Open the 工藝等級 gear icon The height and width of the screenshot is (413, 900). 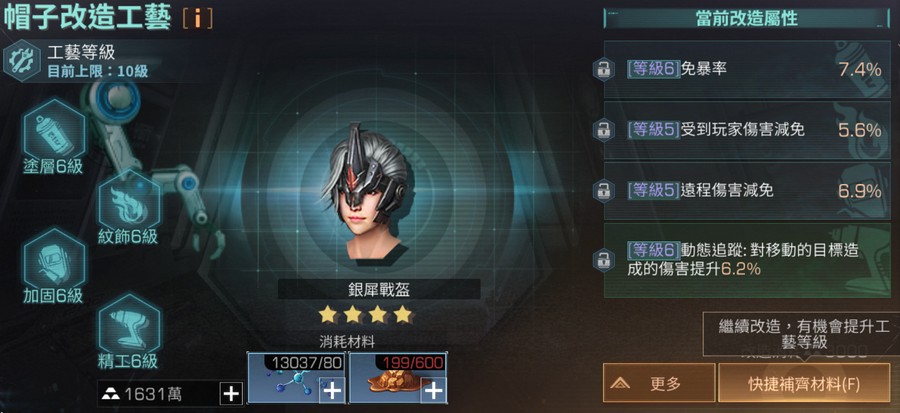(21, 60)
